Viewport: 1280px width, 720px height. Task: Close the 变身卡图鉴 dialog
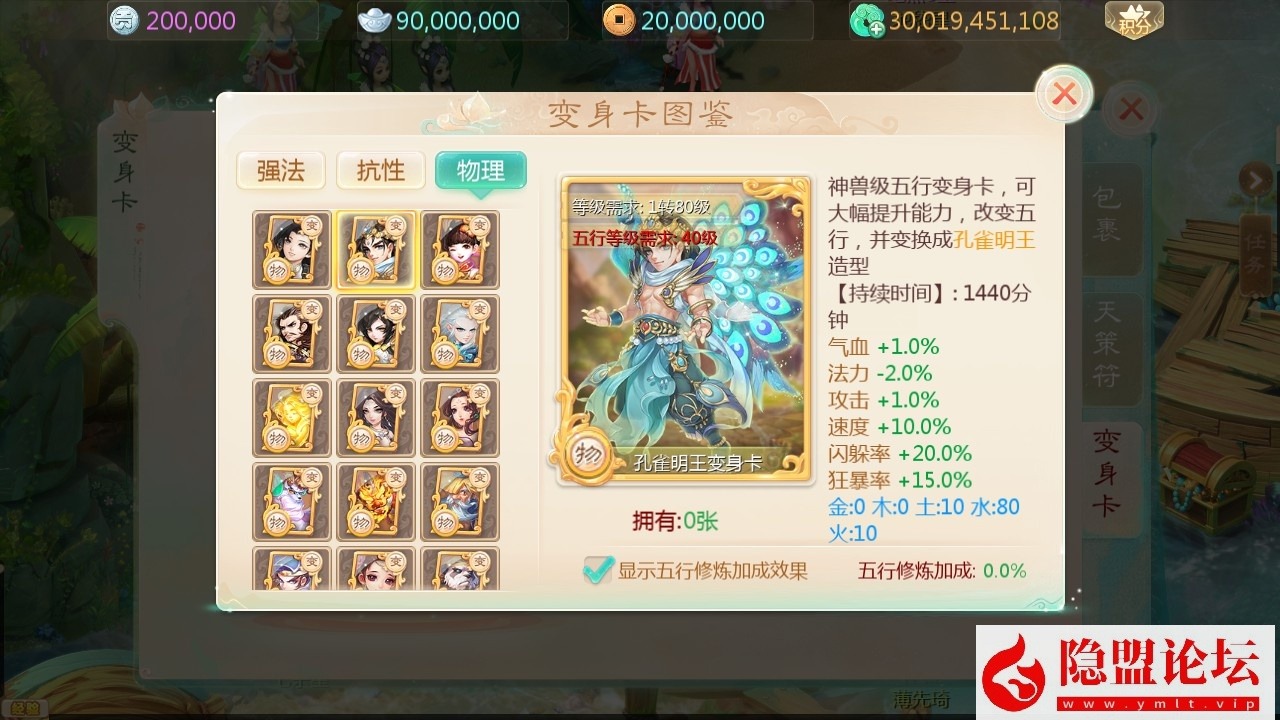[x=1063, y=93]
